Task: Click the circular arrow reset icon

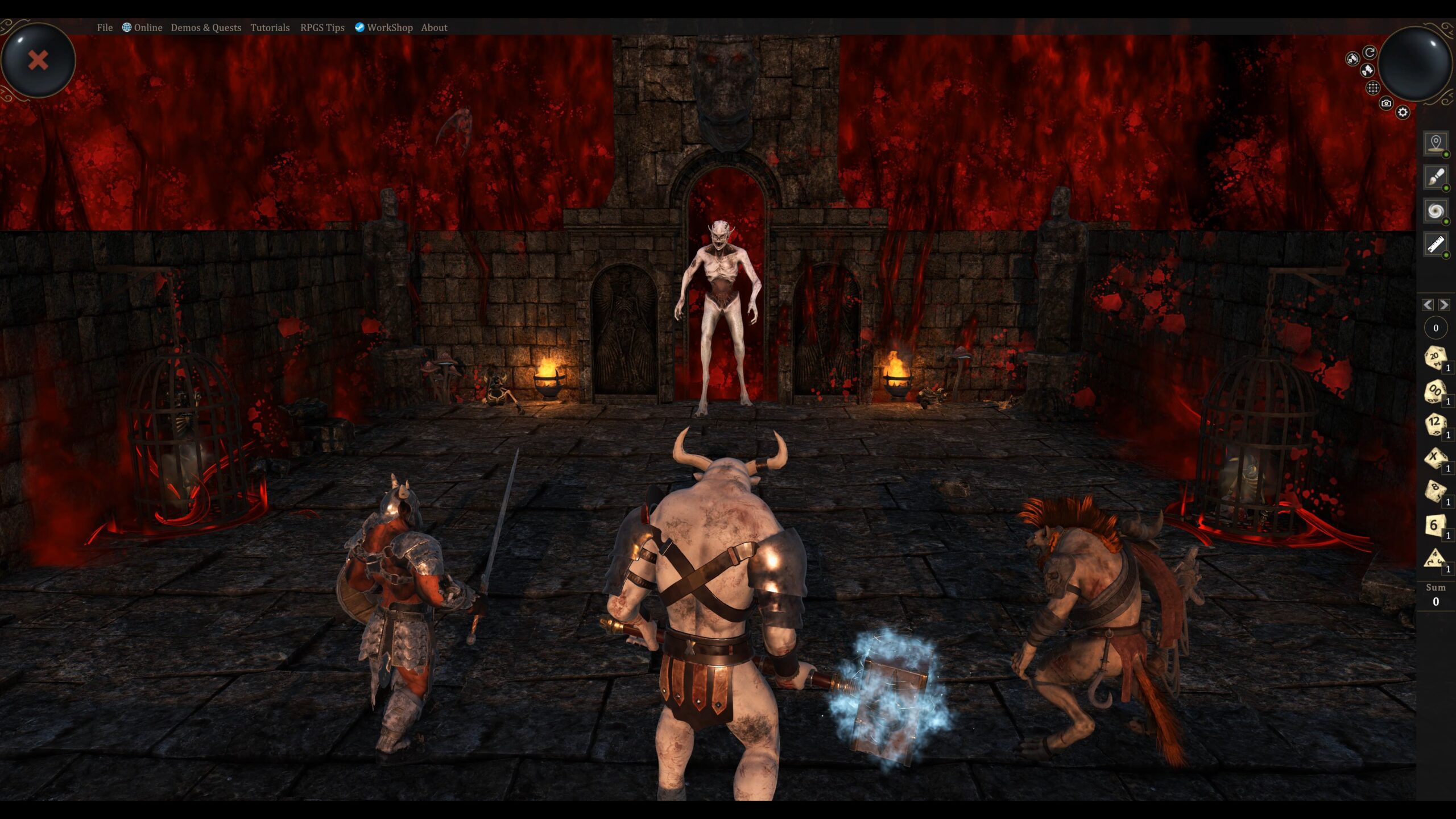Action: click(x=1370, y=52)
